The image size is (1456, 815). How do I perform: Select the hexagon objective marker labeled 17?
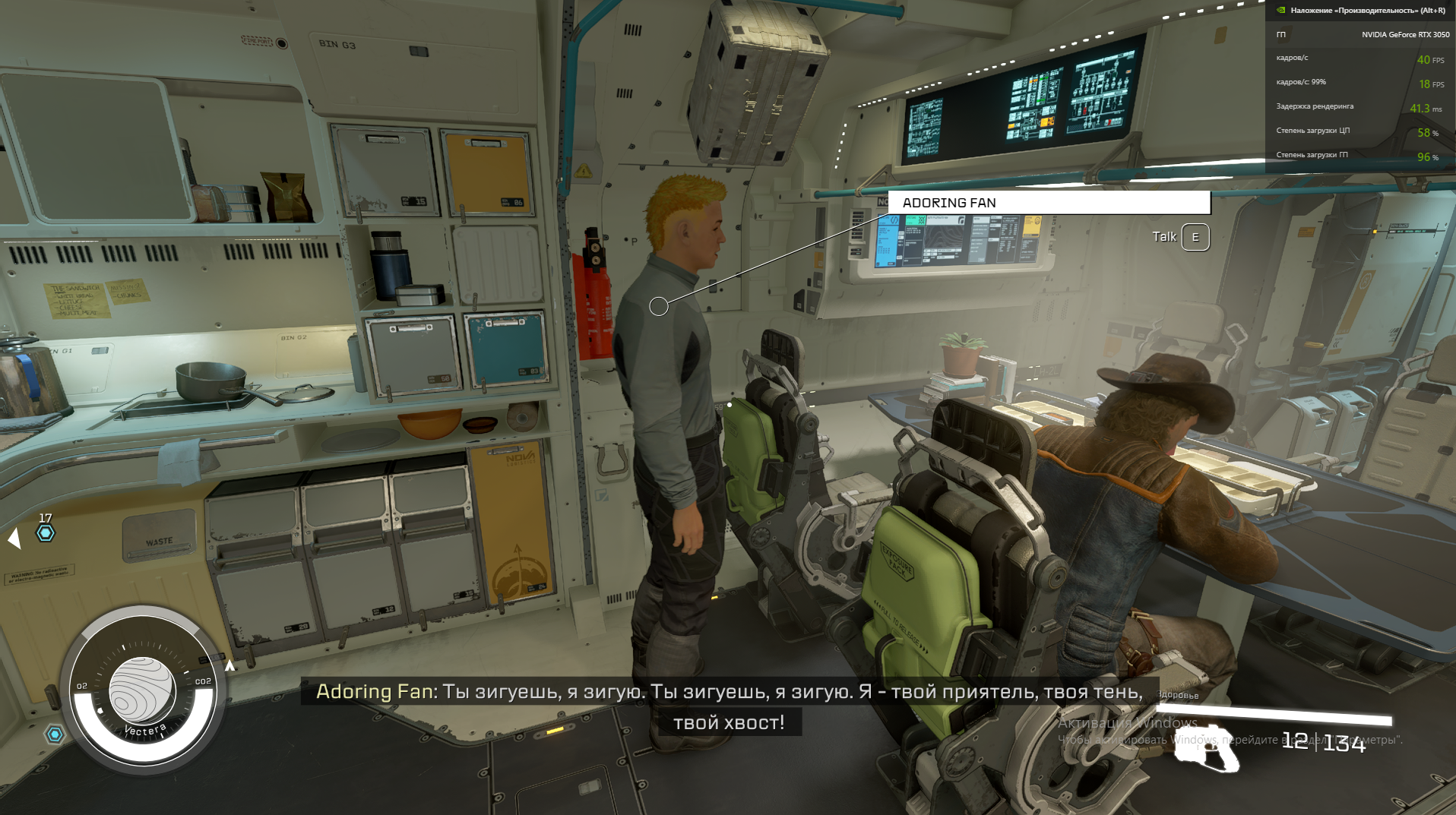(x=46, y=533)
